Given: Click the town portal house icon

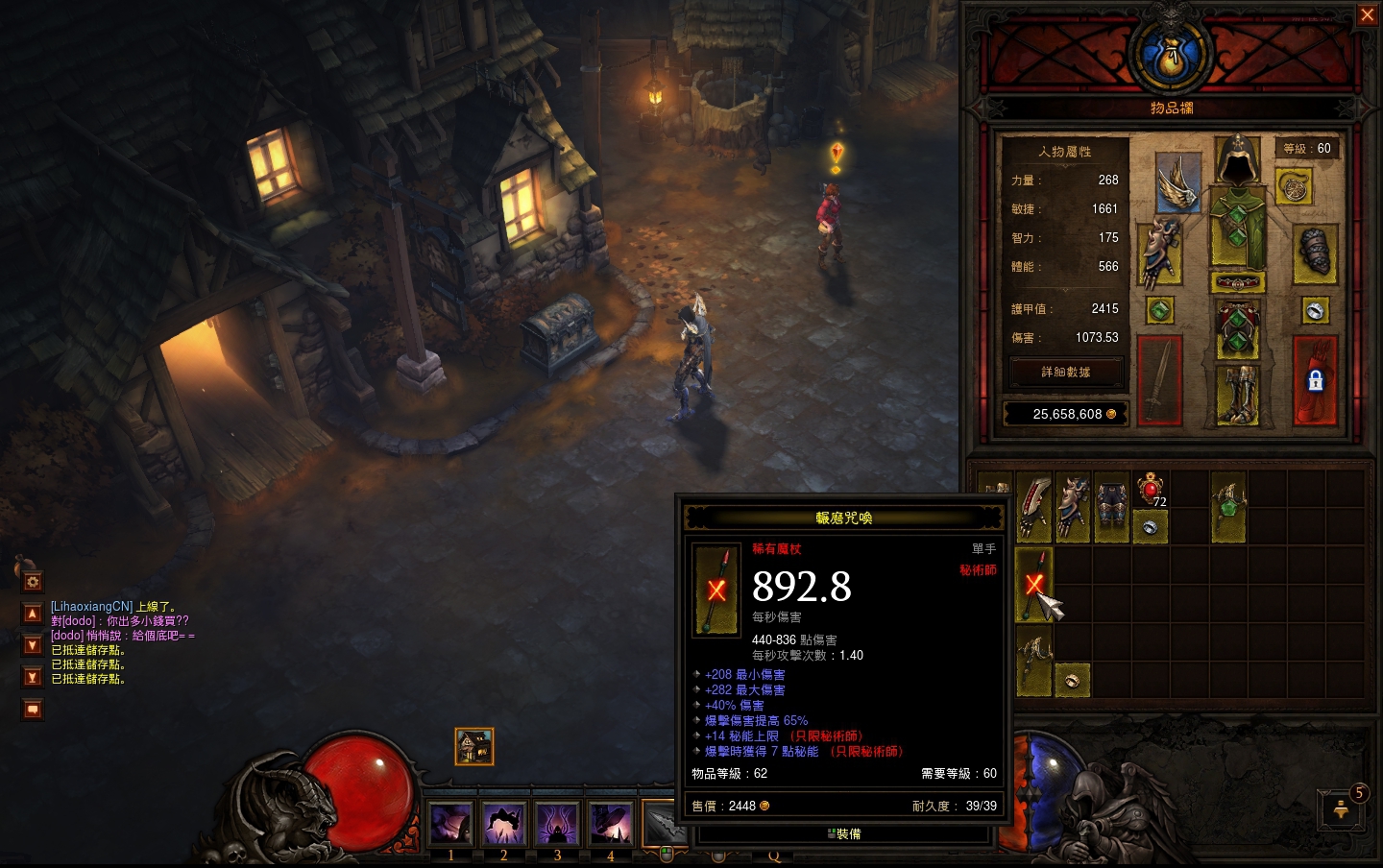Looking at the screenshot, I should pos(473,746).
